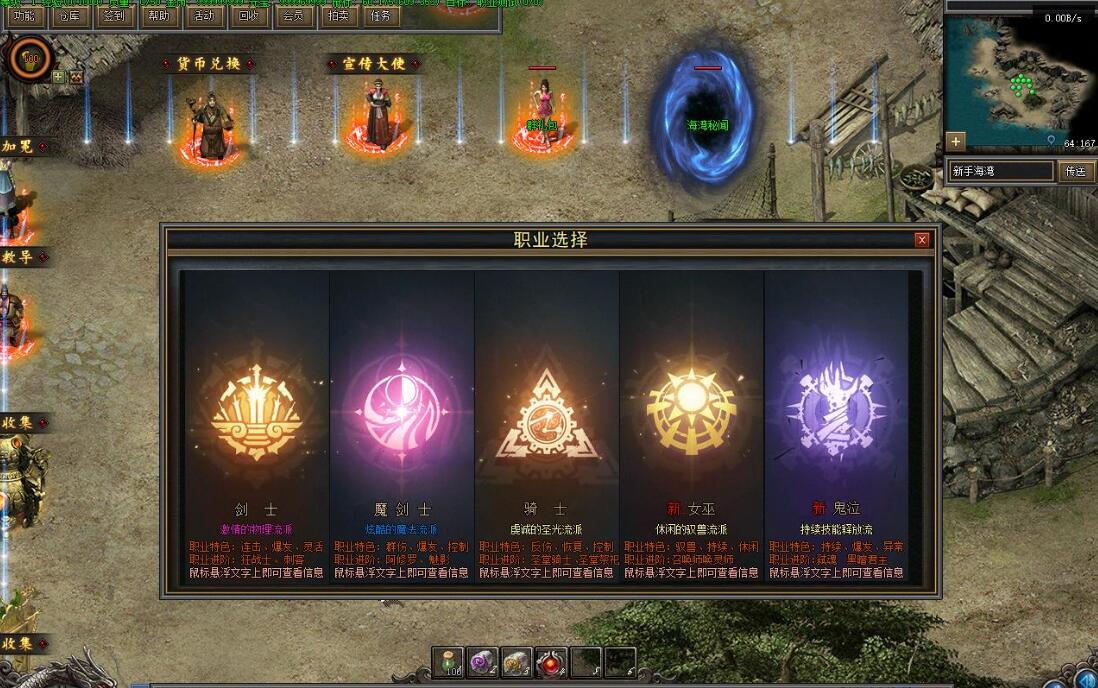Expand the minimap with the plus button

point(956,141)
